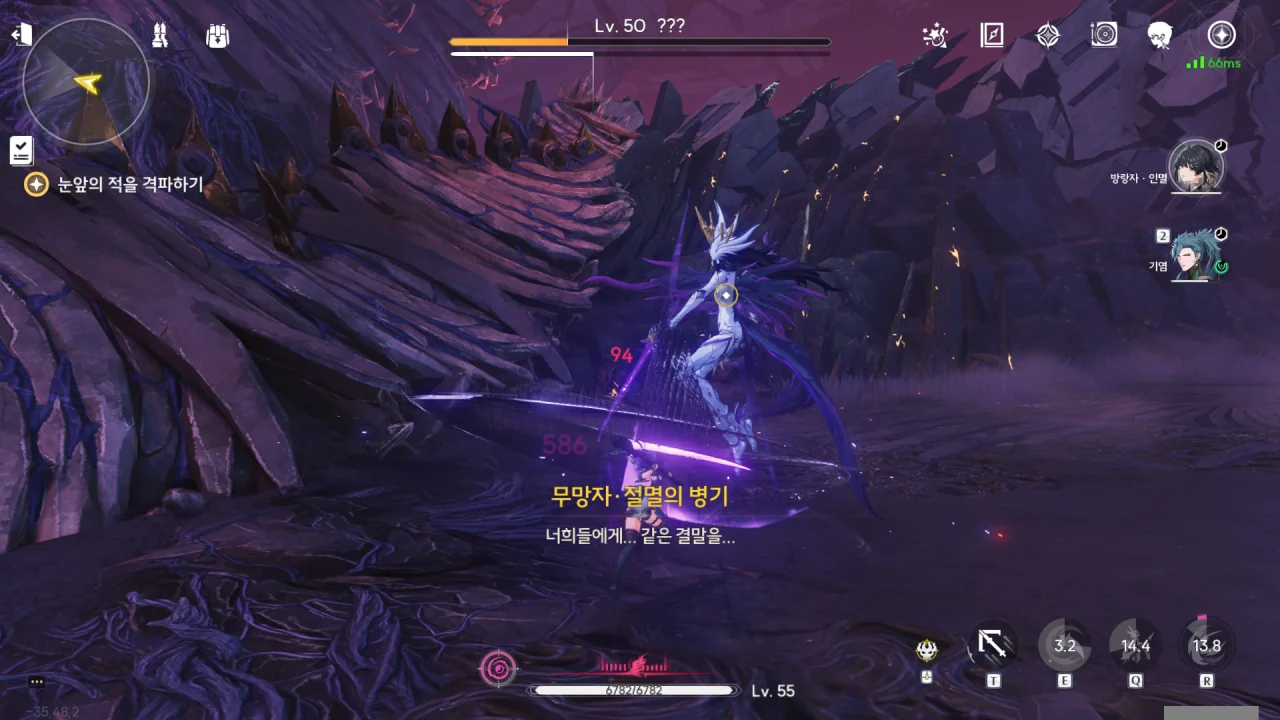Trigger the ability showing 13.8 cooldown

point(1207,646)
